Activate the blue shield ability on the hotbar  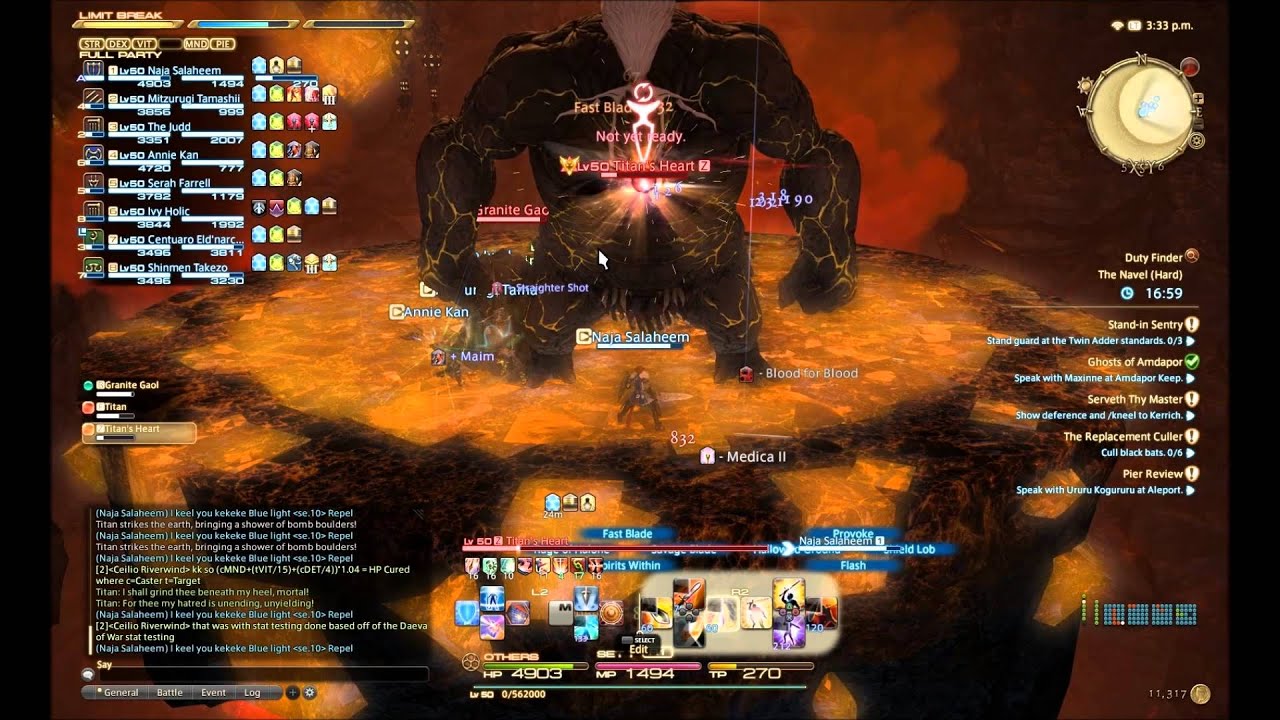click(466, 613)
